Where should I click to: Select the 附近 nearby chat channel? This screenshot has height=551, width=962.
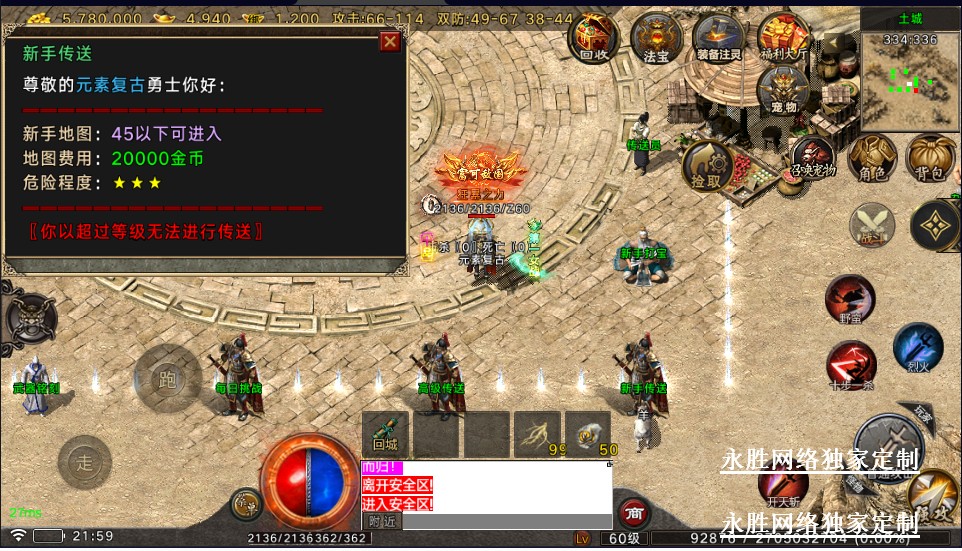pos(381,521)
